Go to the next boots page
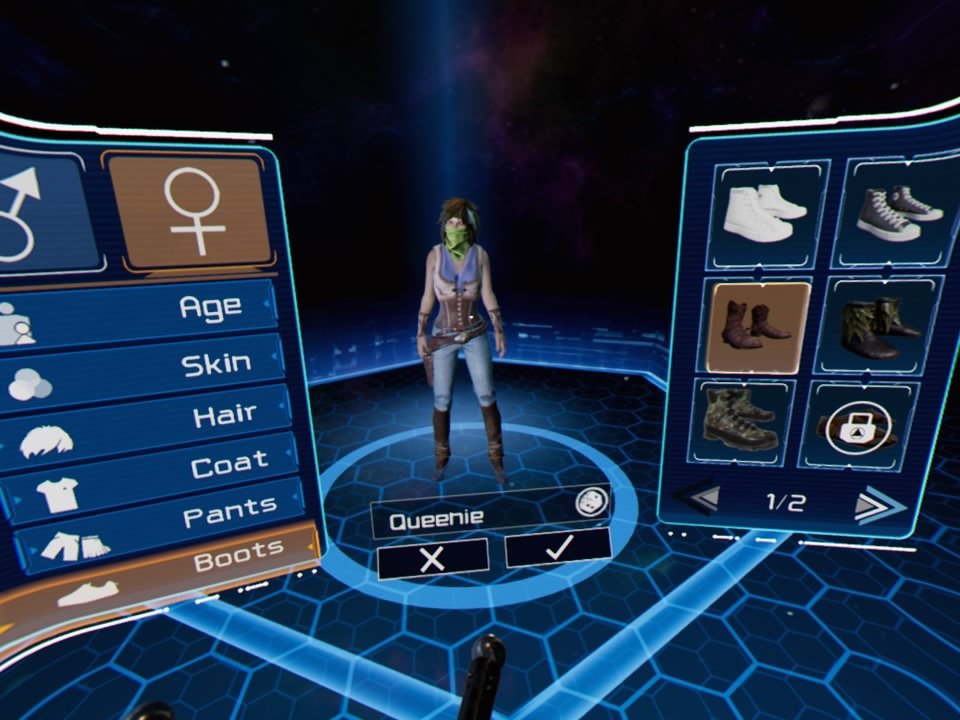The image size is (960, 720). [878, 504]
